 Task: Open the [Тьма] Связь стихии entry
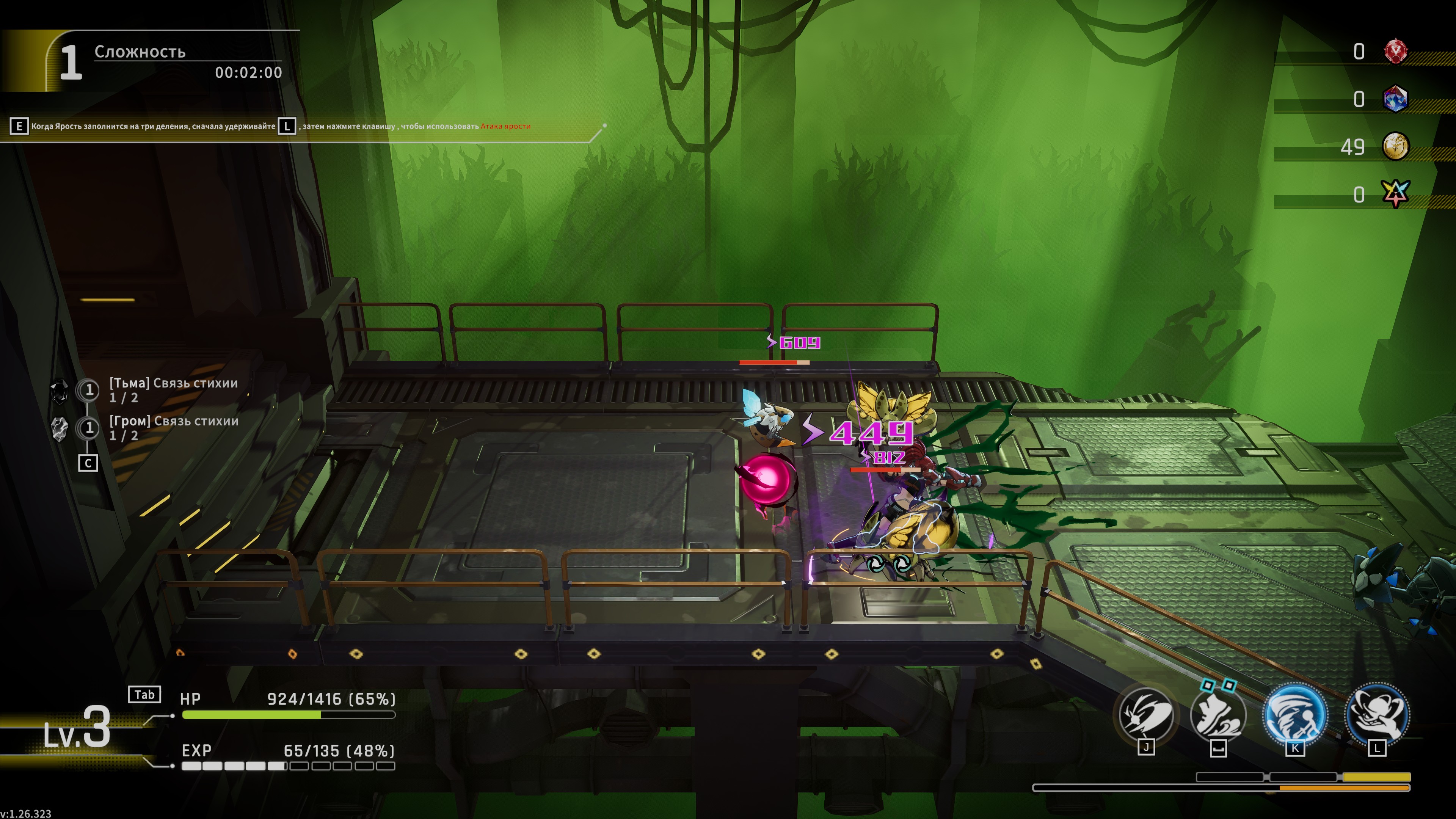click(x=173, y=389)
